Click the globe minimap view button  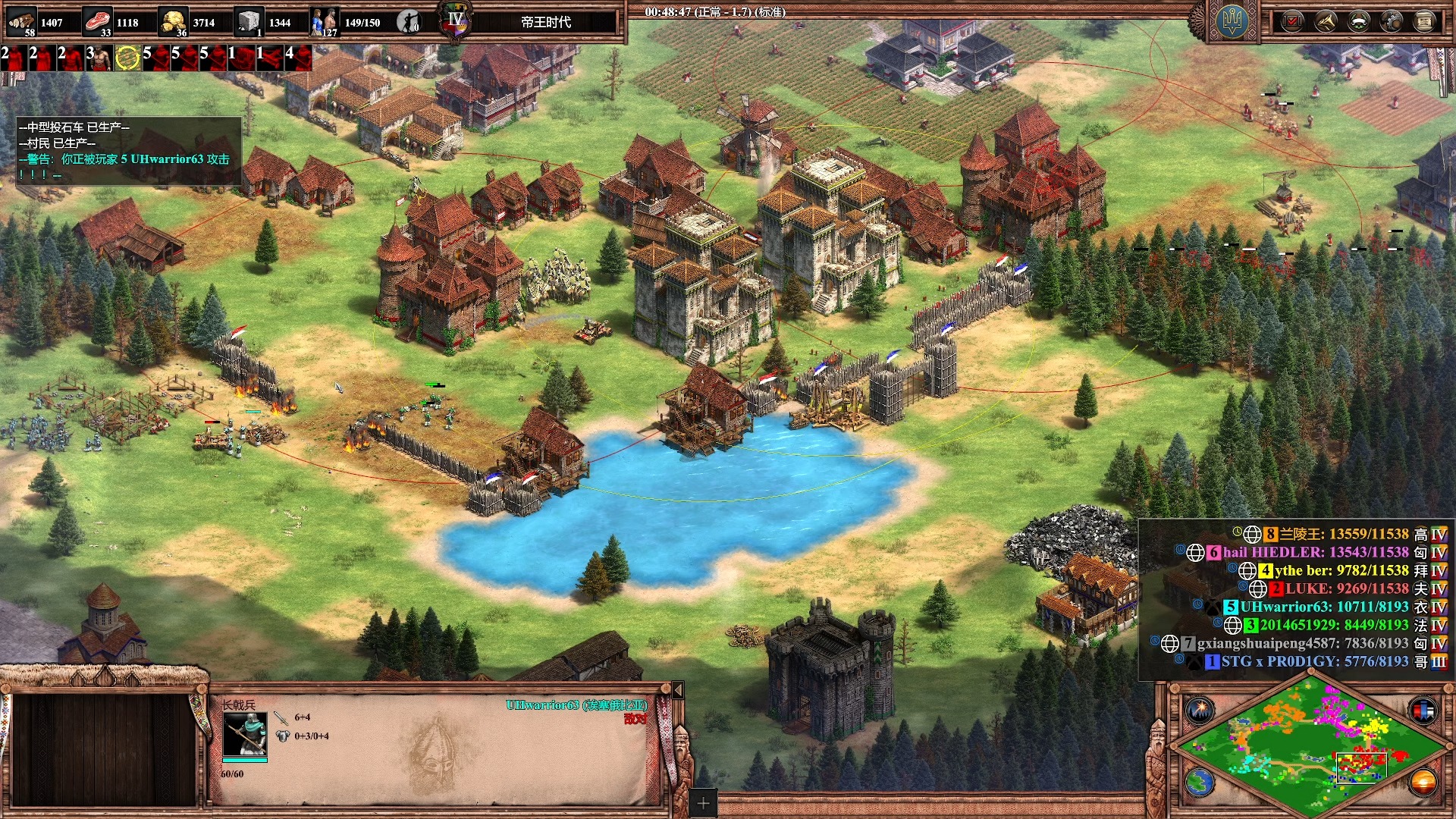[1200, 782]
